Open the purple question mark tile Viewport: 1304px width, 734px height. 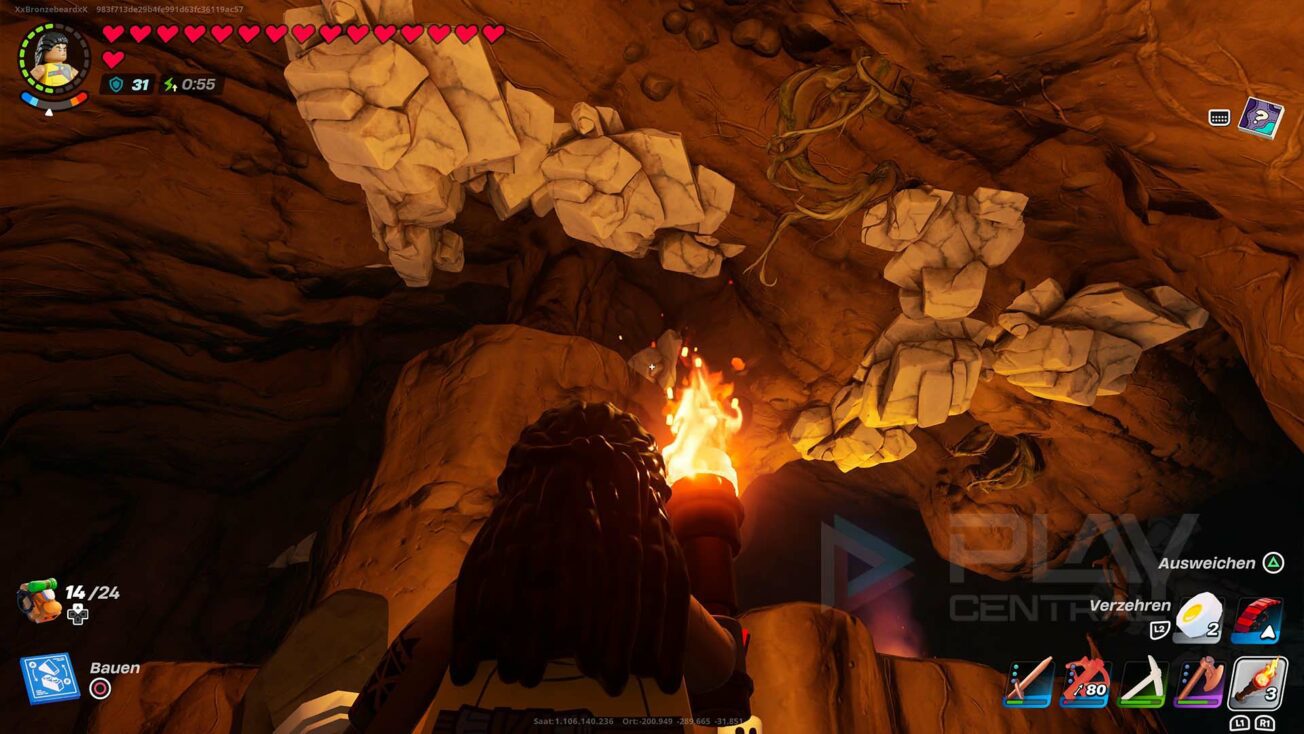click(1260, 117)
